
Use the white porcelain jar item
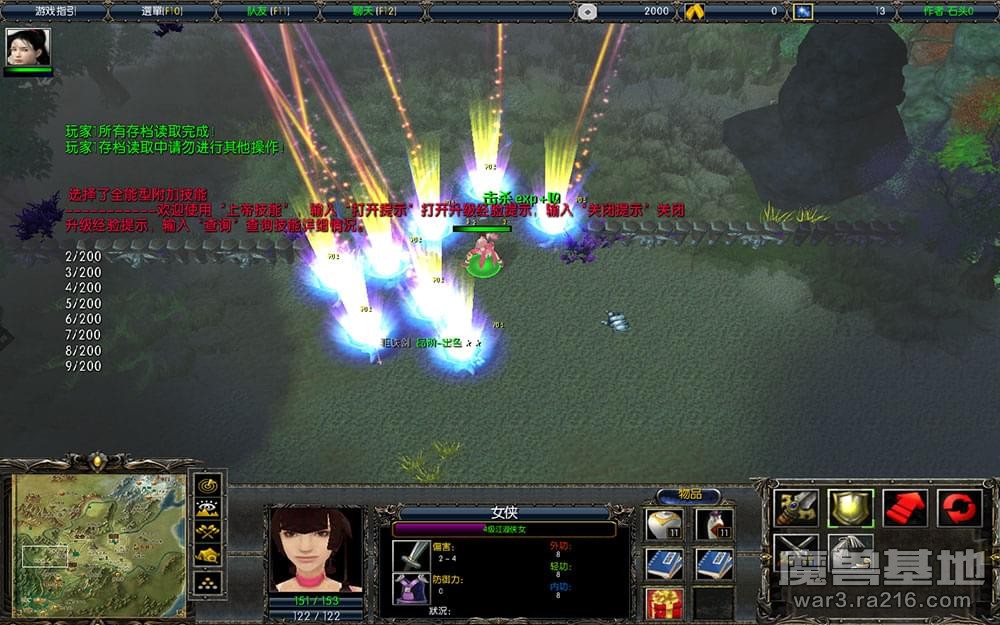click(664, 524)
